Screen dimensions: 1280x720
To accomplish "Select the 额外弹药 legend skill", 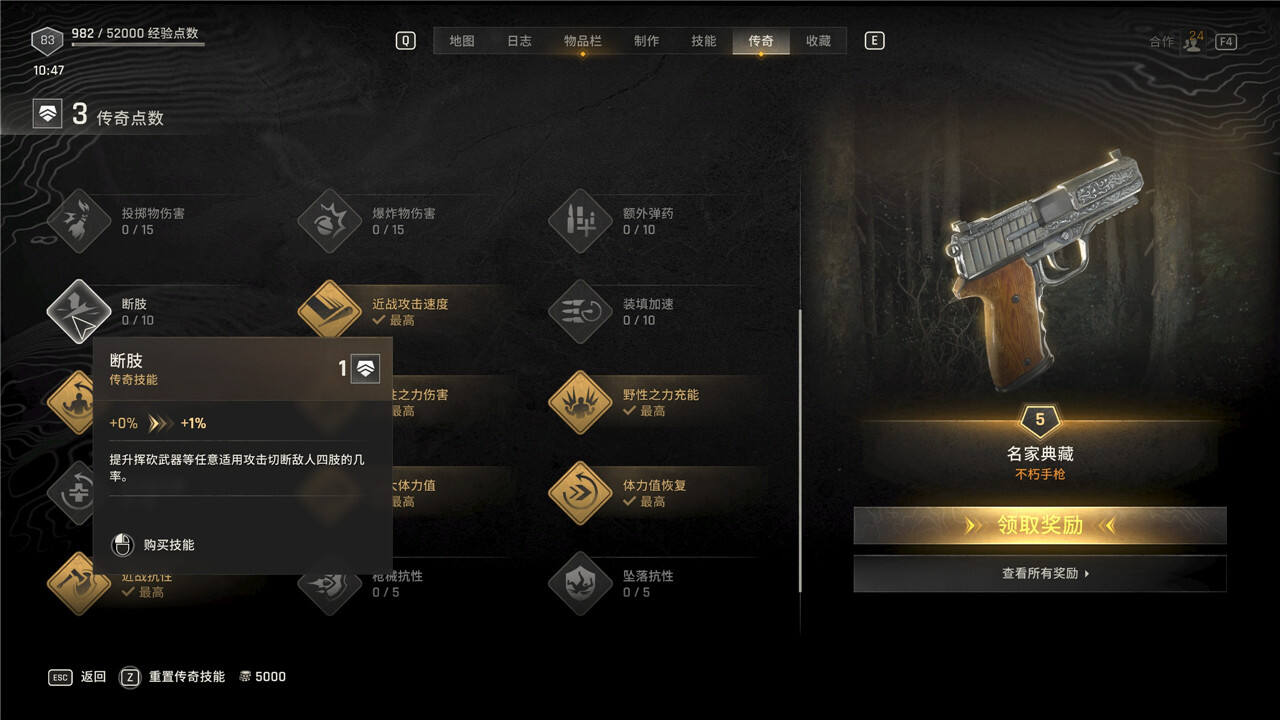I will (580, 221).
